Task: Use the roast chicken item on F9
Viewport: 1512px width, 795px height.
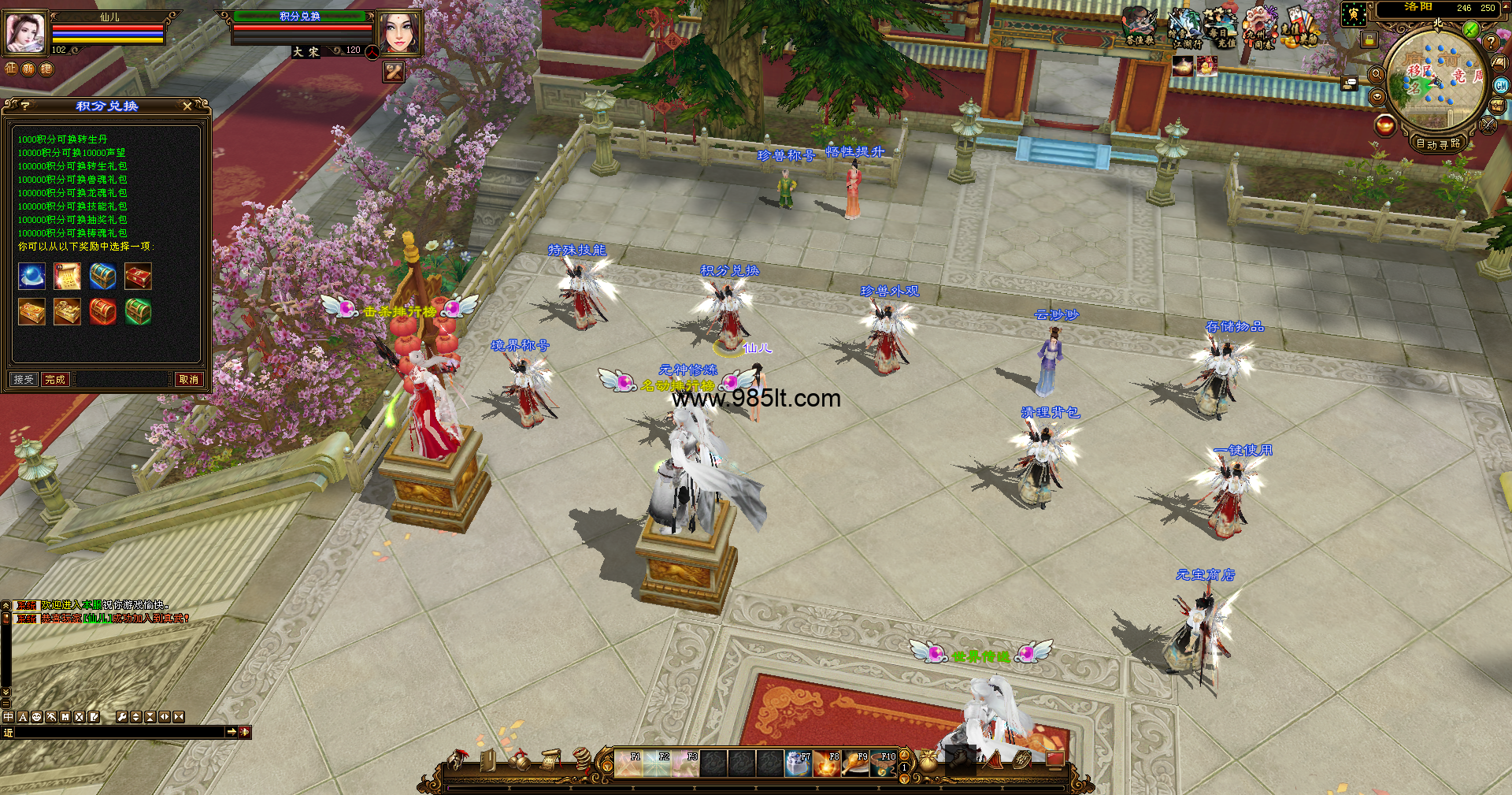Action: 854,763
